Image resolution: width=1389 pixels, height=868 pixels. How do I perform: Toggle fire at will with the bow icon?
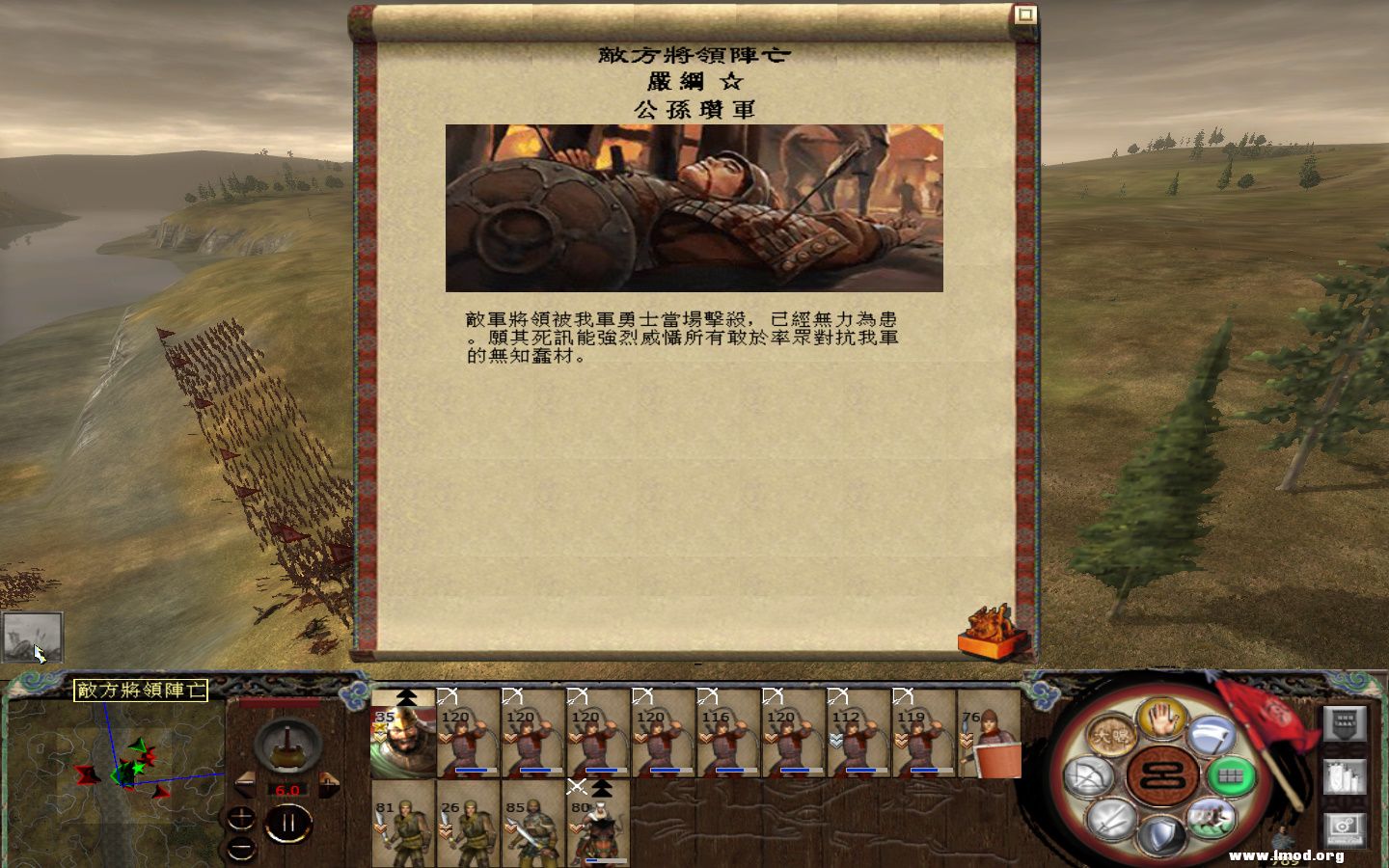(1089, 774)
